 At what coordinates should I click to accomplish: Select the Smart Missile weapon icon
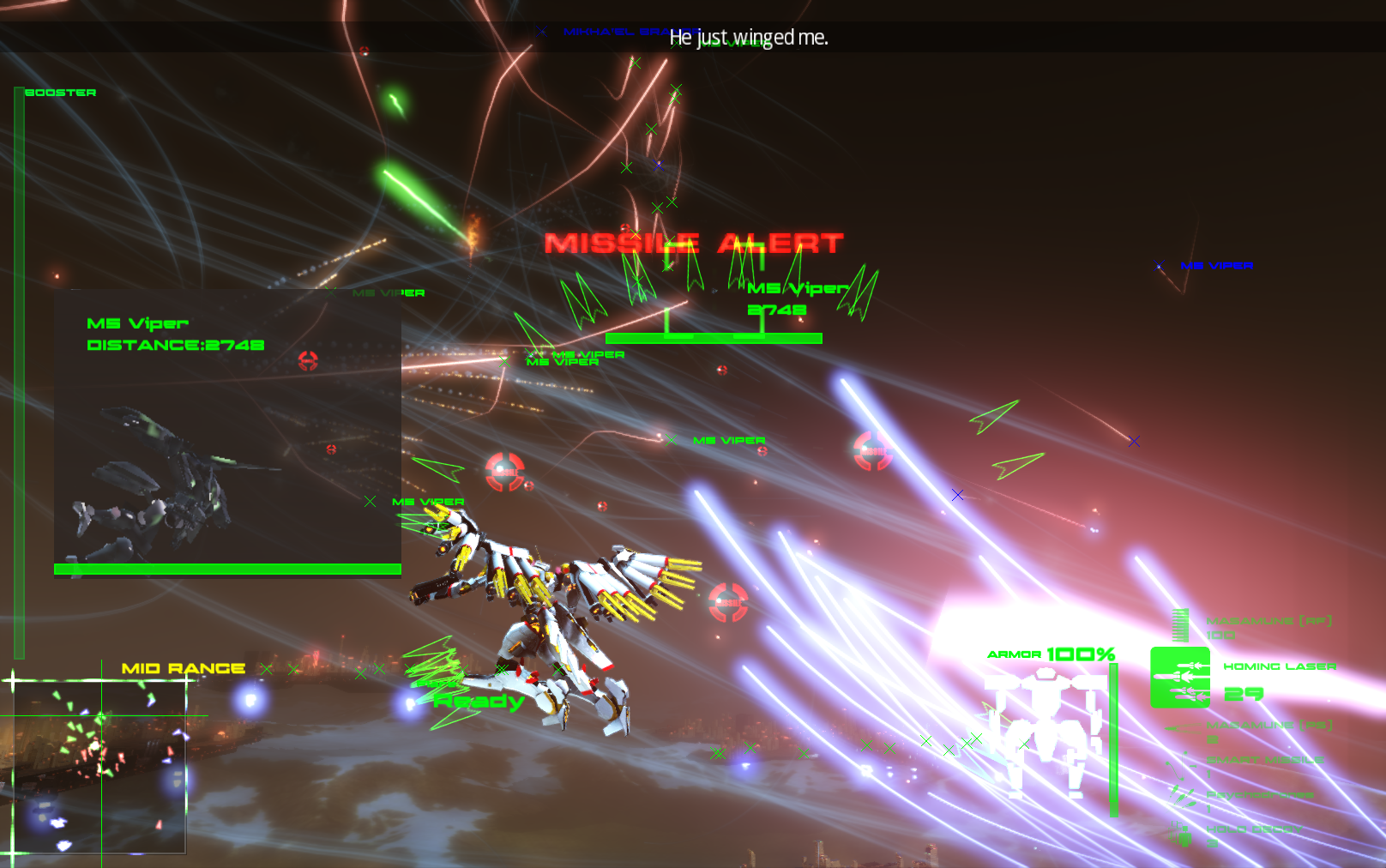(1178, 766)
